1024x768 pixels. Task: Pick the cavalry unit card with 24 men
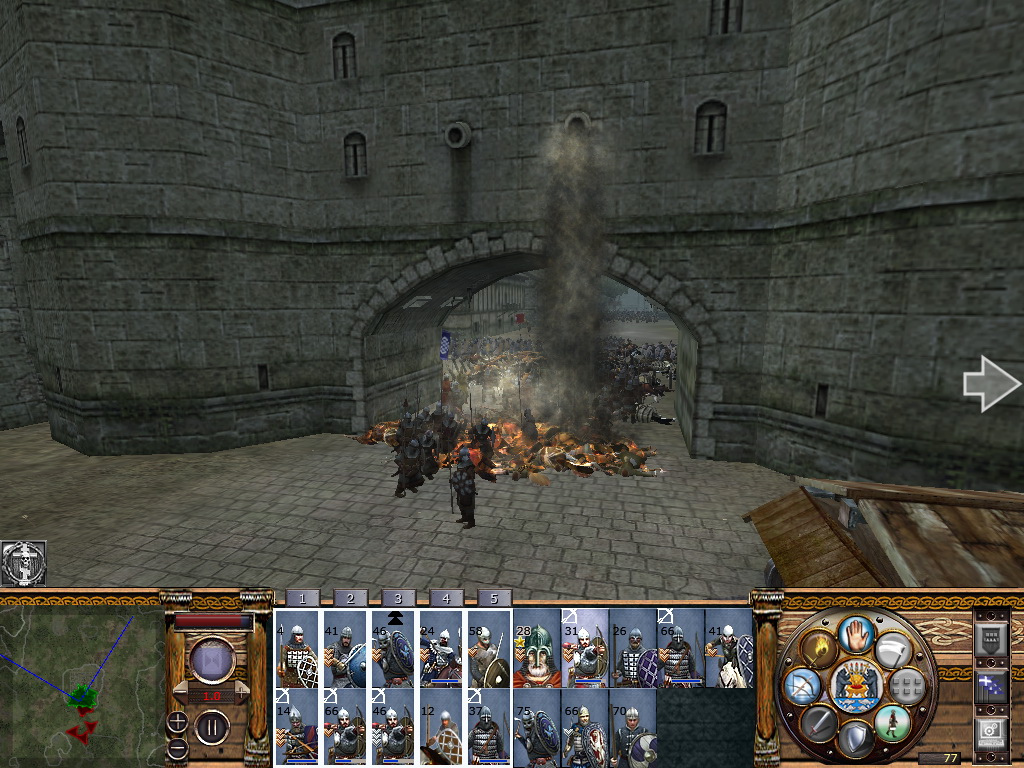(441, 650)
